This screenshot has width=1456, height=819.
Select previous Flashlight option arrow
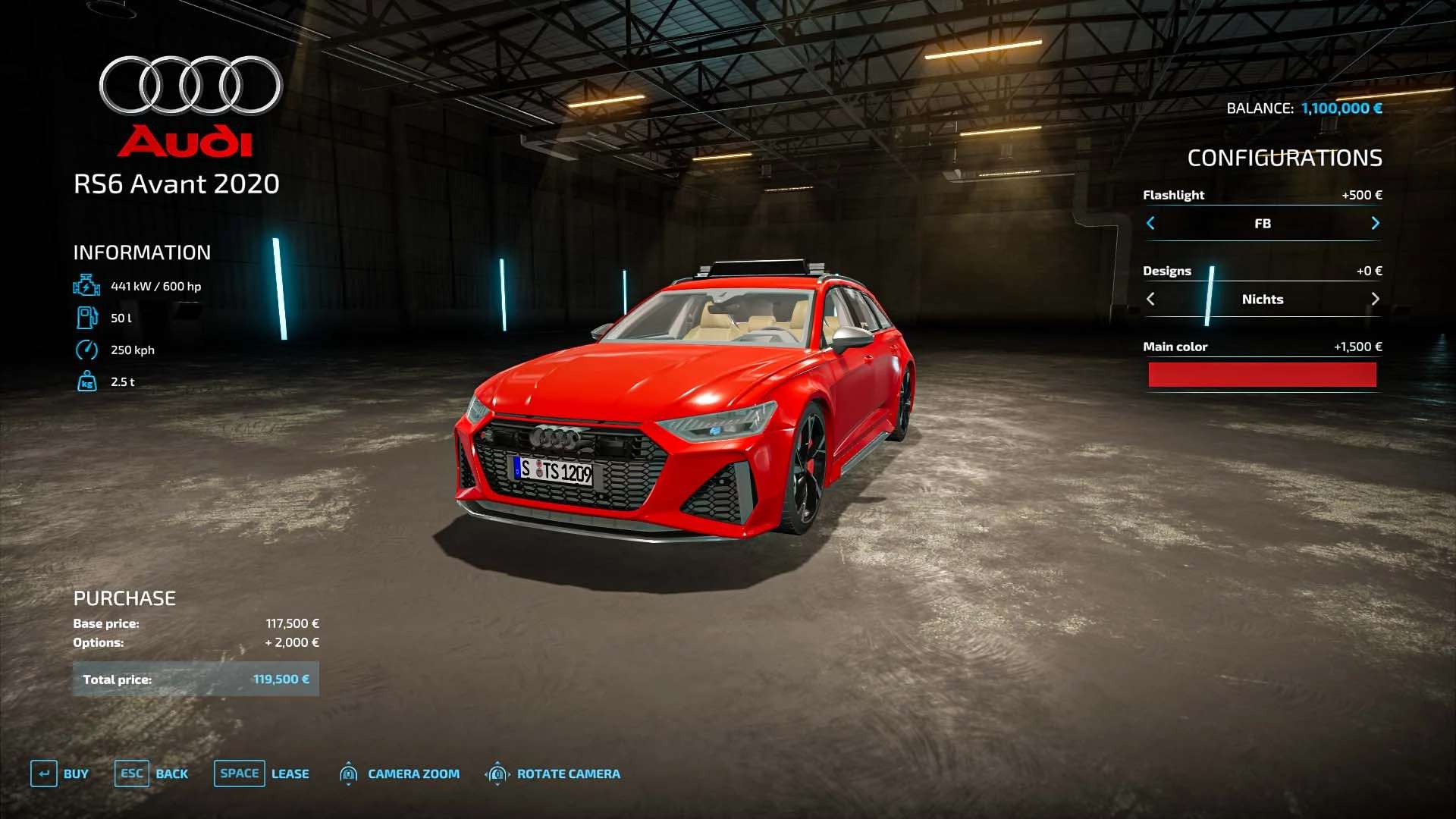tap(1150, 223)
